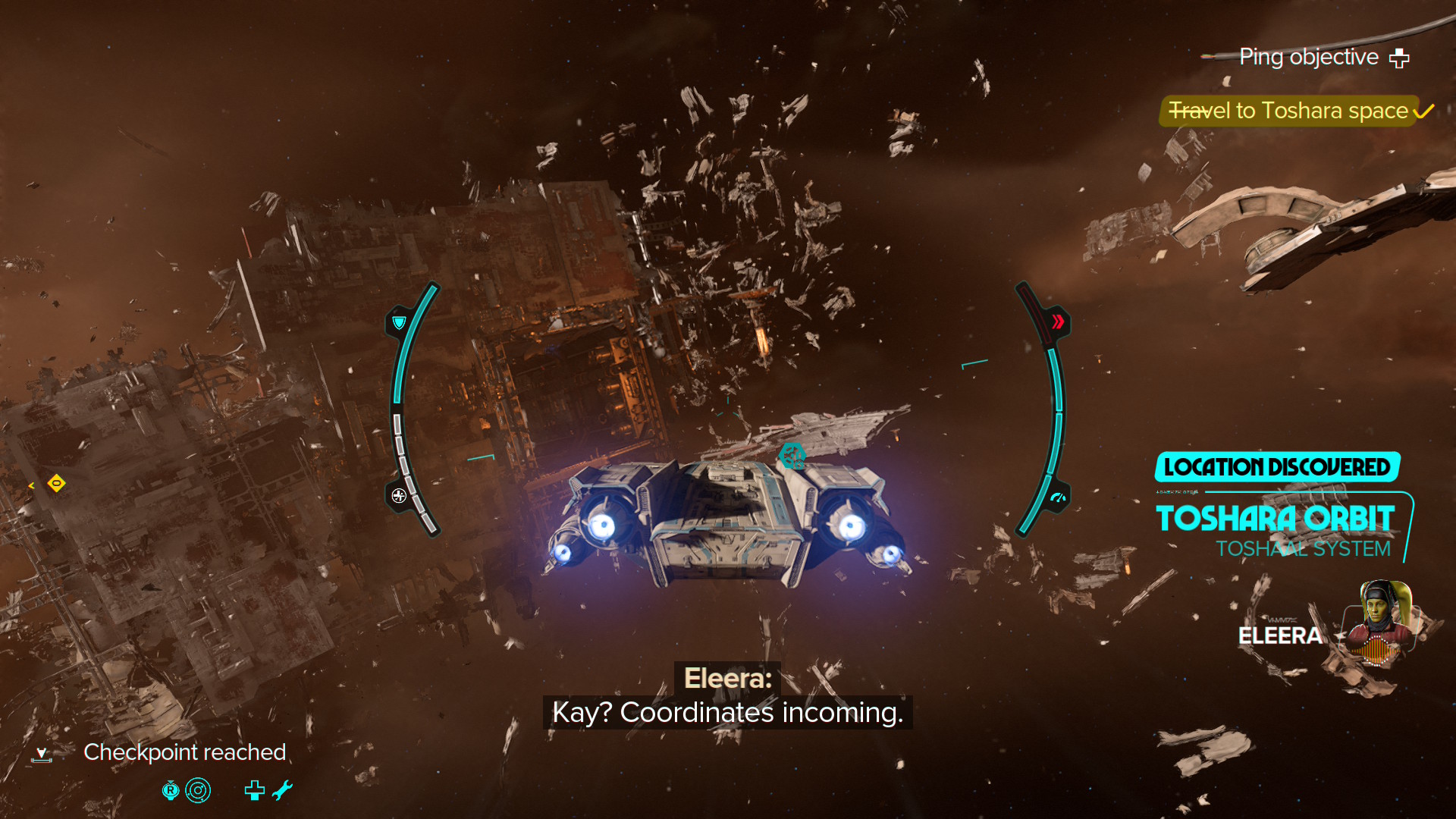Activate the circular radar scan icon
The width and height of the screenshot is (1456, 819).
pos(198,790)
